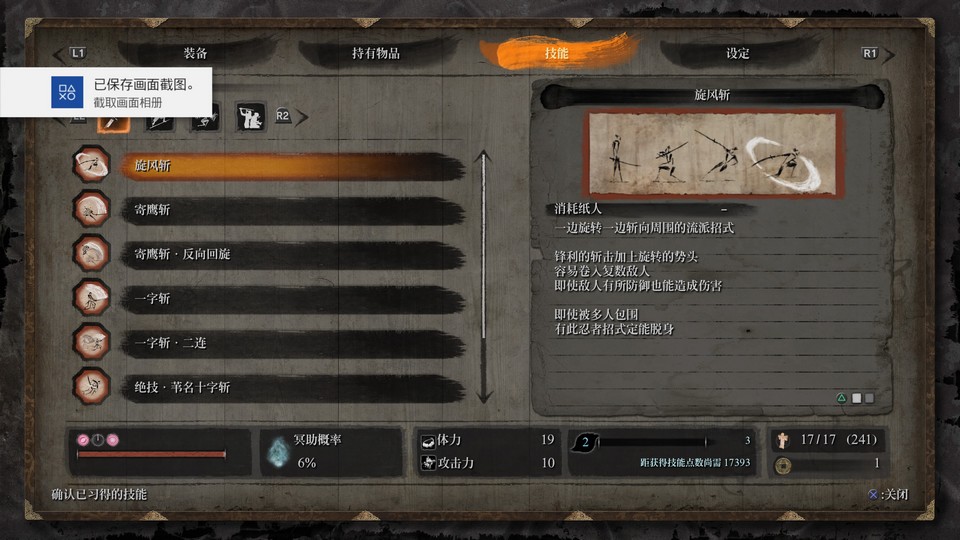The height and width of the screenshot is (540, 960).
Task: Select the ninja-behind-victim skill category icon
Action: click(x=250, y=117)
